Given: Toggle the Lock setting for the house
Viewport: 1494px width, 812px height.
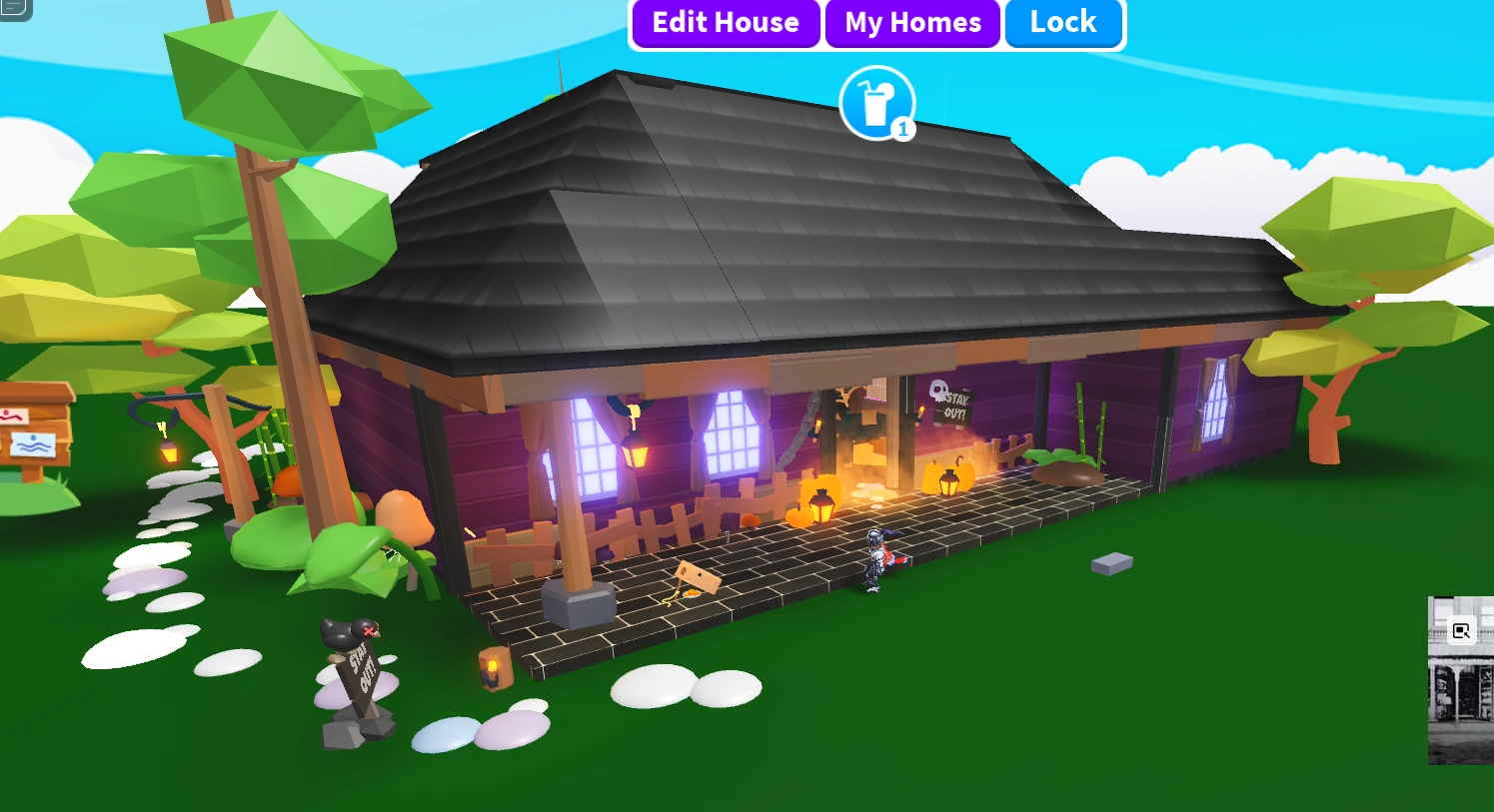Looking at the screenshot, I should 1063,23.
